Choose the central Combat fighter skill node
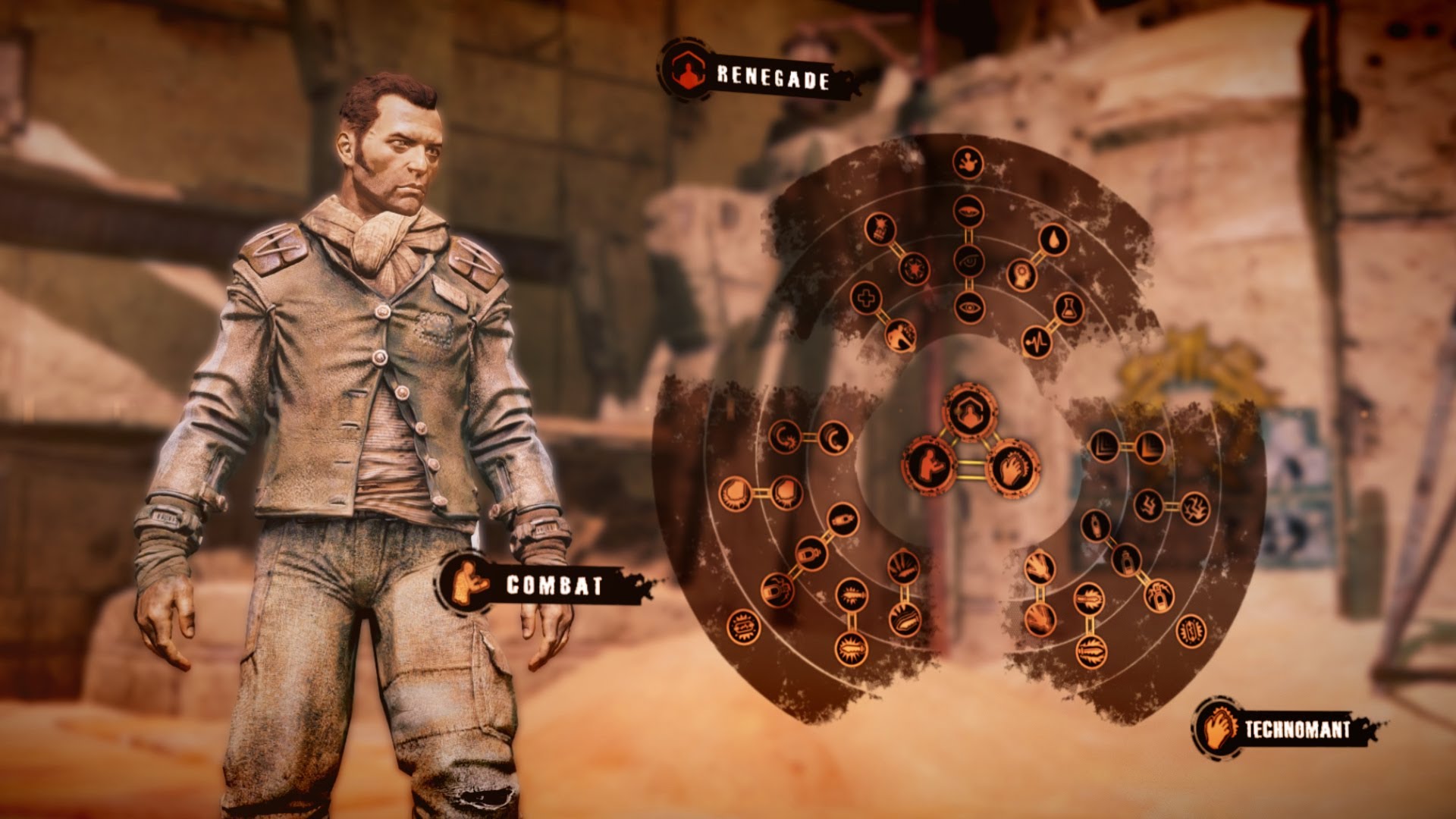Image resolution: width=1456 pixels, height=819 pixels. coord(929,463)
